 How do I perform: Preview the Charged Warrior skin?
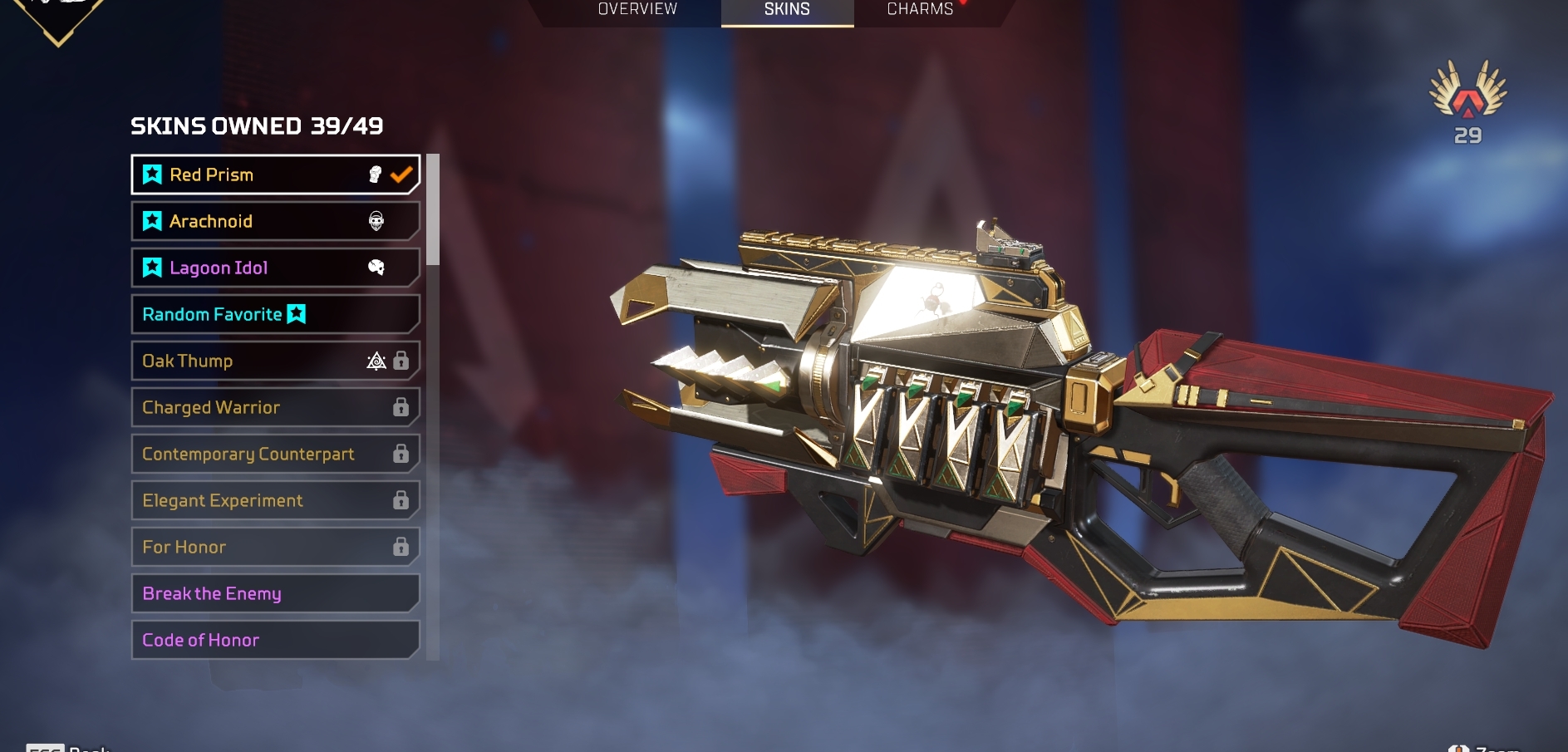[x=274, y=407]
